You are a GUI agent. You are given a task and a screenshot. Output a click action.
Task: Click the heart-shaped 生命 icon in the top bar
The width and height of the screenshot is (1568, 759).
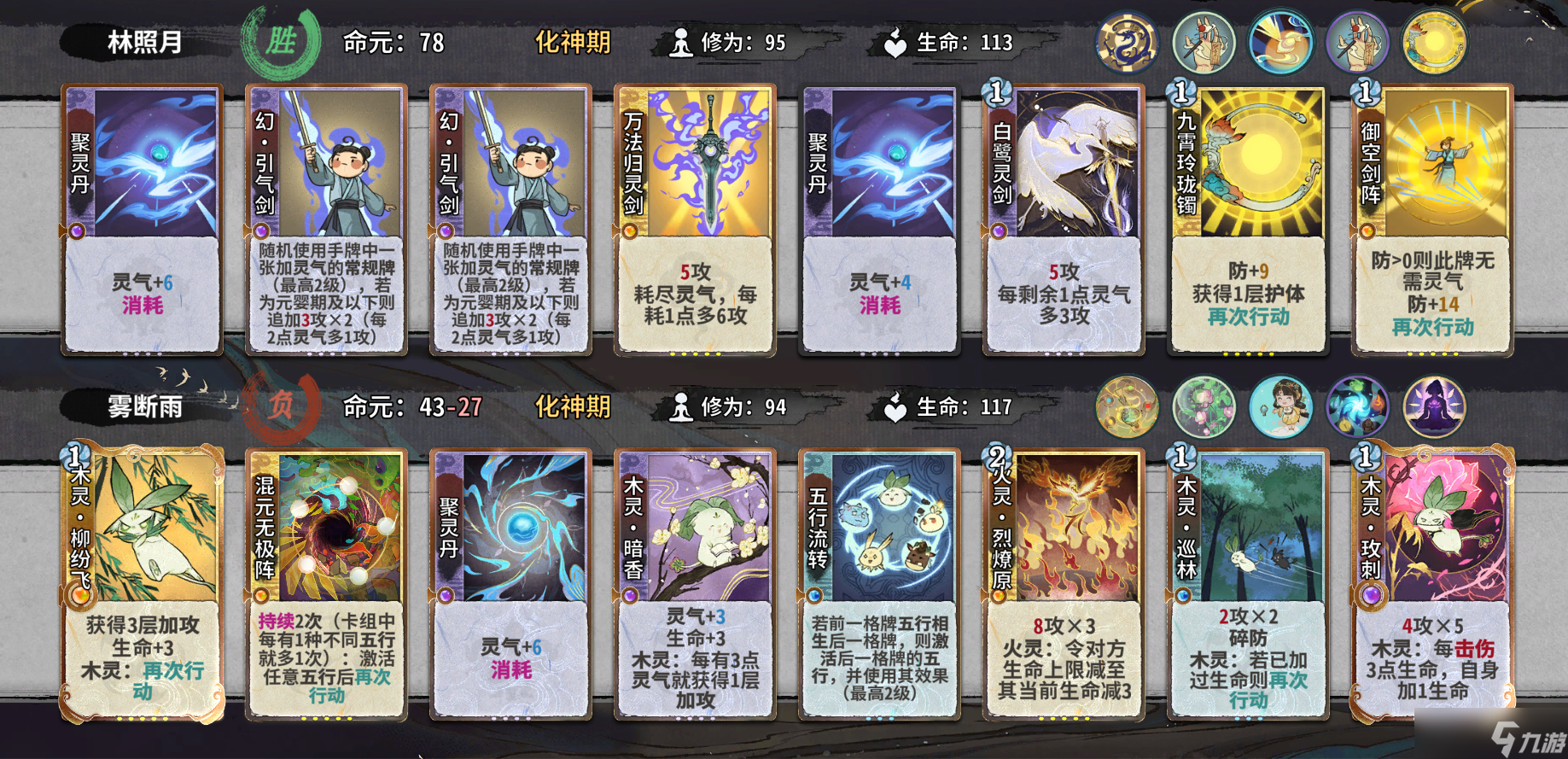click(x=895, y=43)
